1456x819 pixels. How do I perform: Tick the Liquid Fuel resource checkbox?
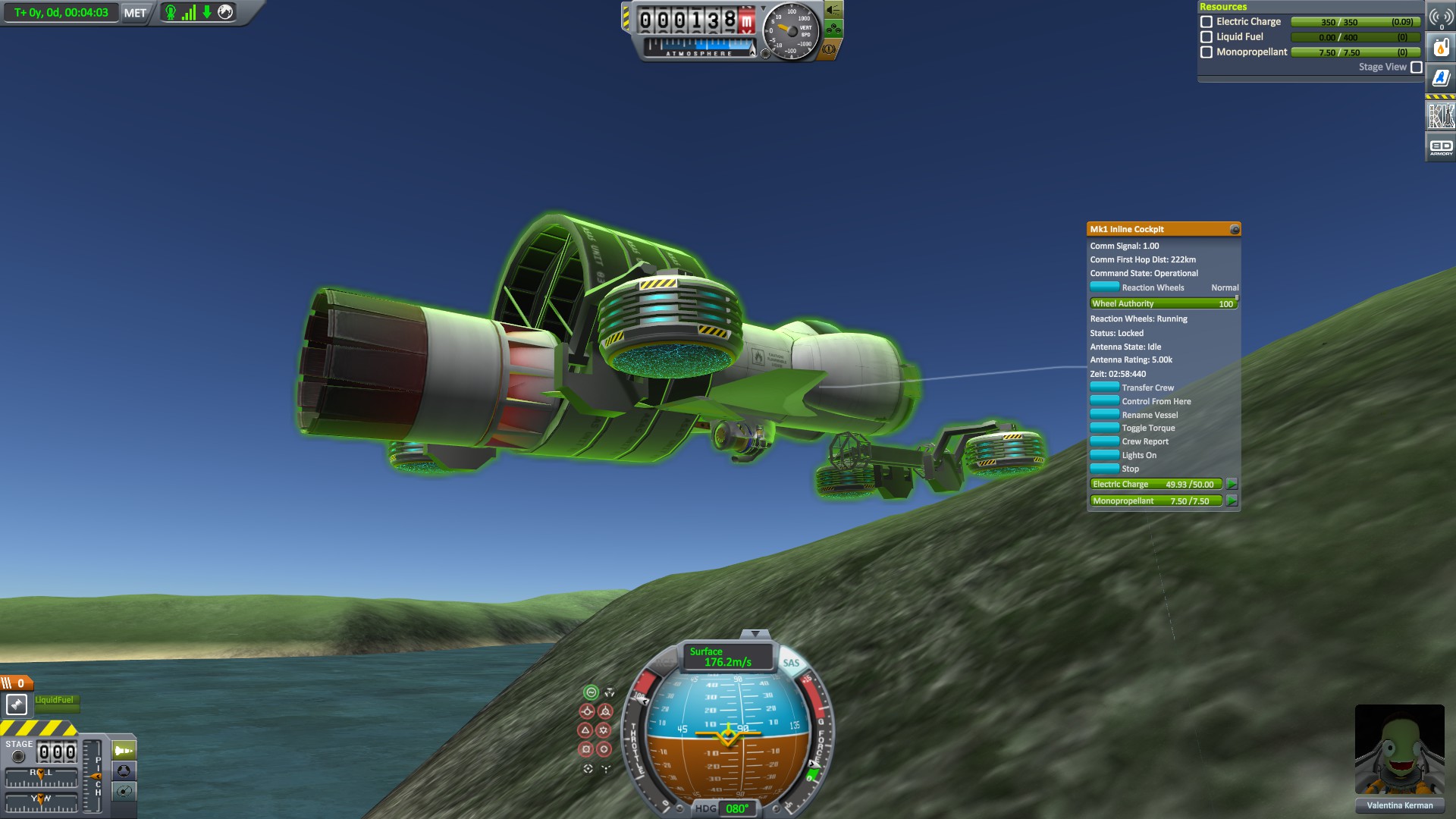[1207, 37]
